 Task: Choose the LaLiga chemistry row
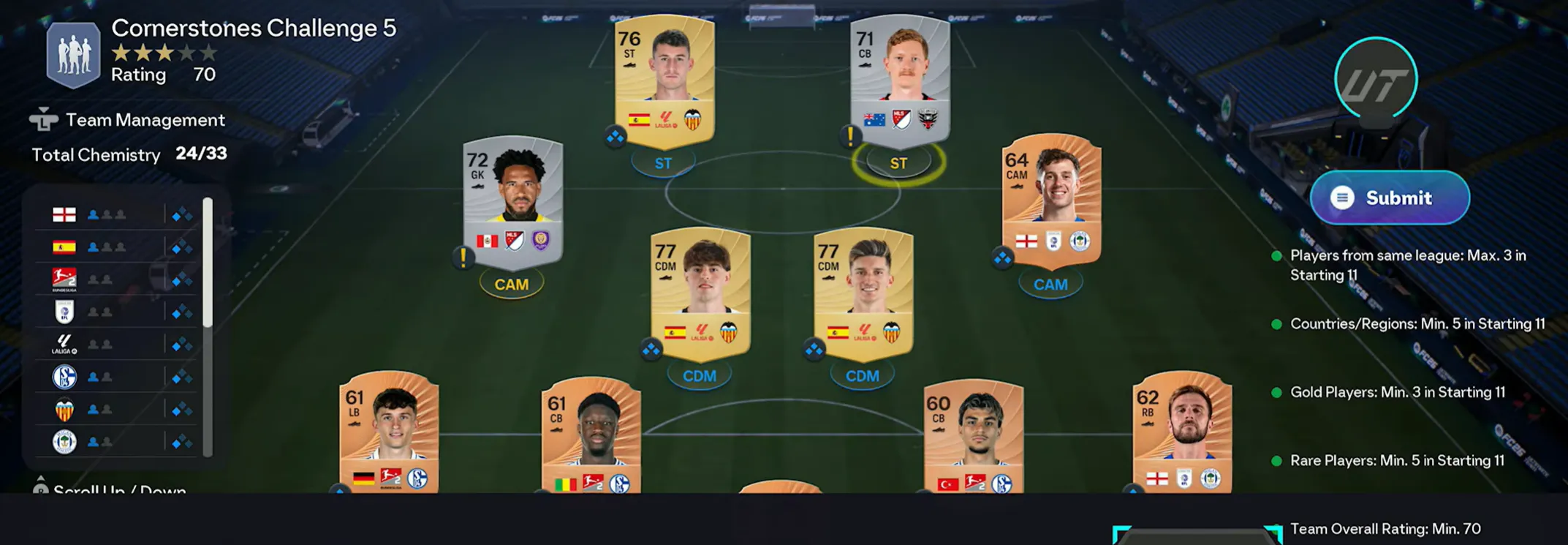117,344
